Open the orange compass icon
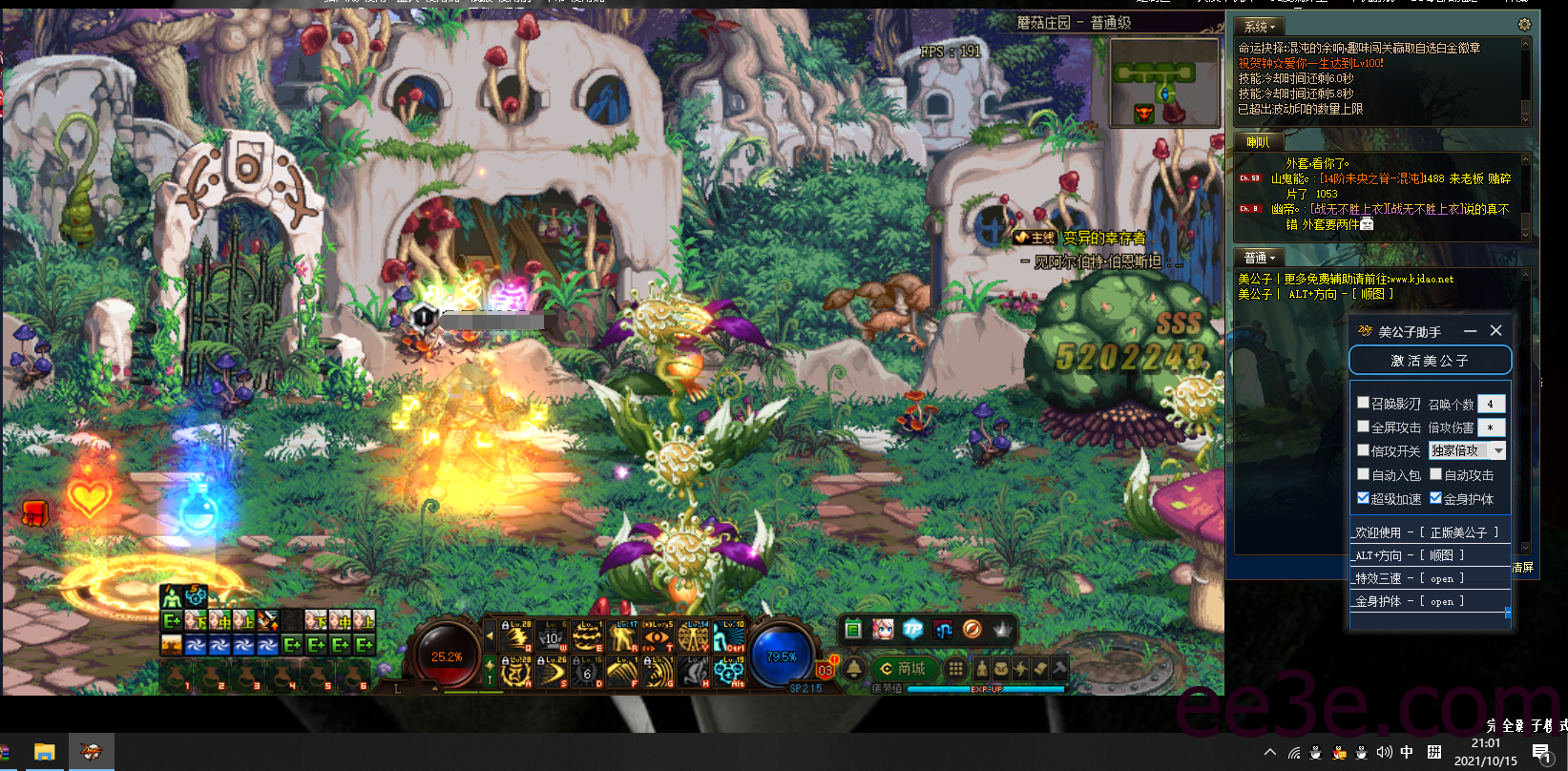 (972, 629)
